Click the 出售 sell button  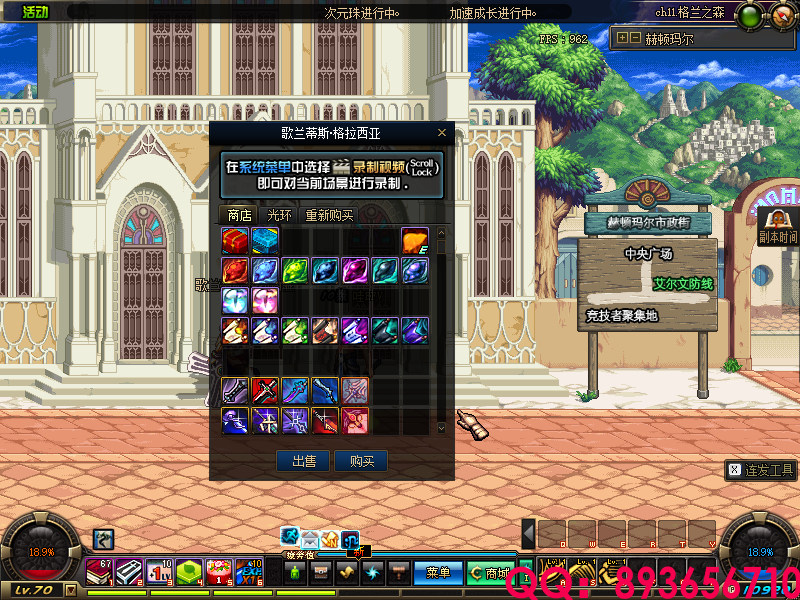[x=303, y=461]
